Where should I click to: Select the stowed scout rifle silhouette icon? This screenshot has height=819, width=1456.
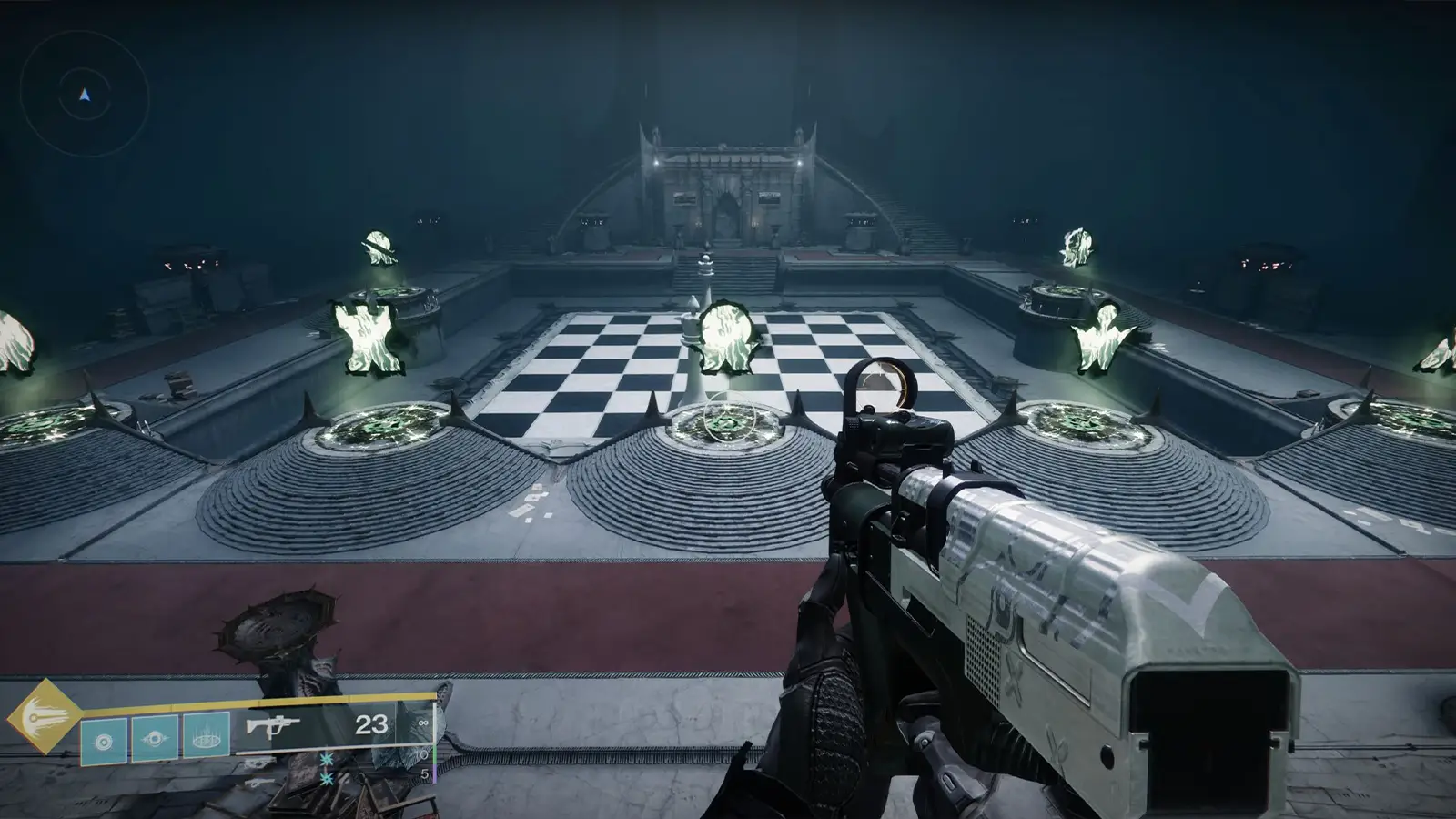(258, 762)
